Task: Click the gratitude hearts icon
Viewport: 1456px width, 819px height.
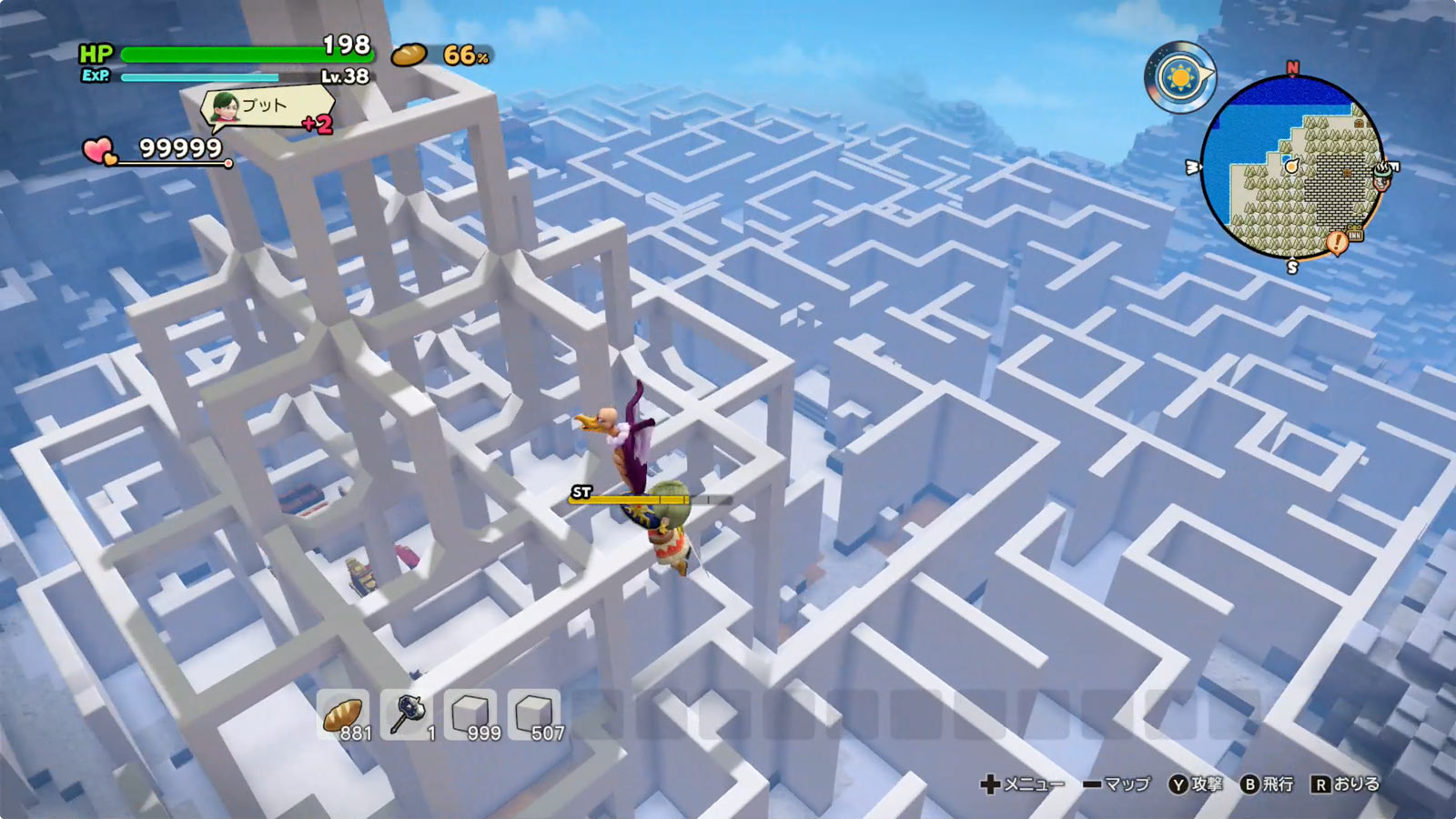Action: [99, 150]
